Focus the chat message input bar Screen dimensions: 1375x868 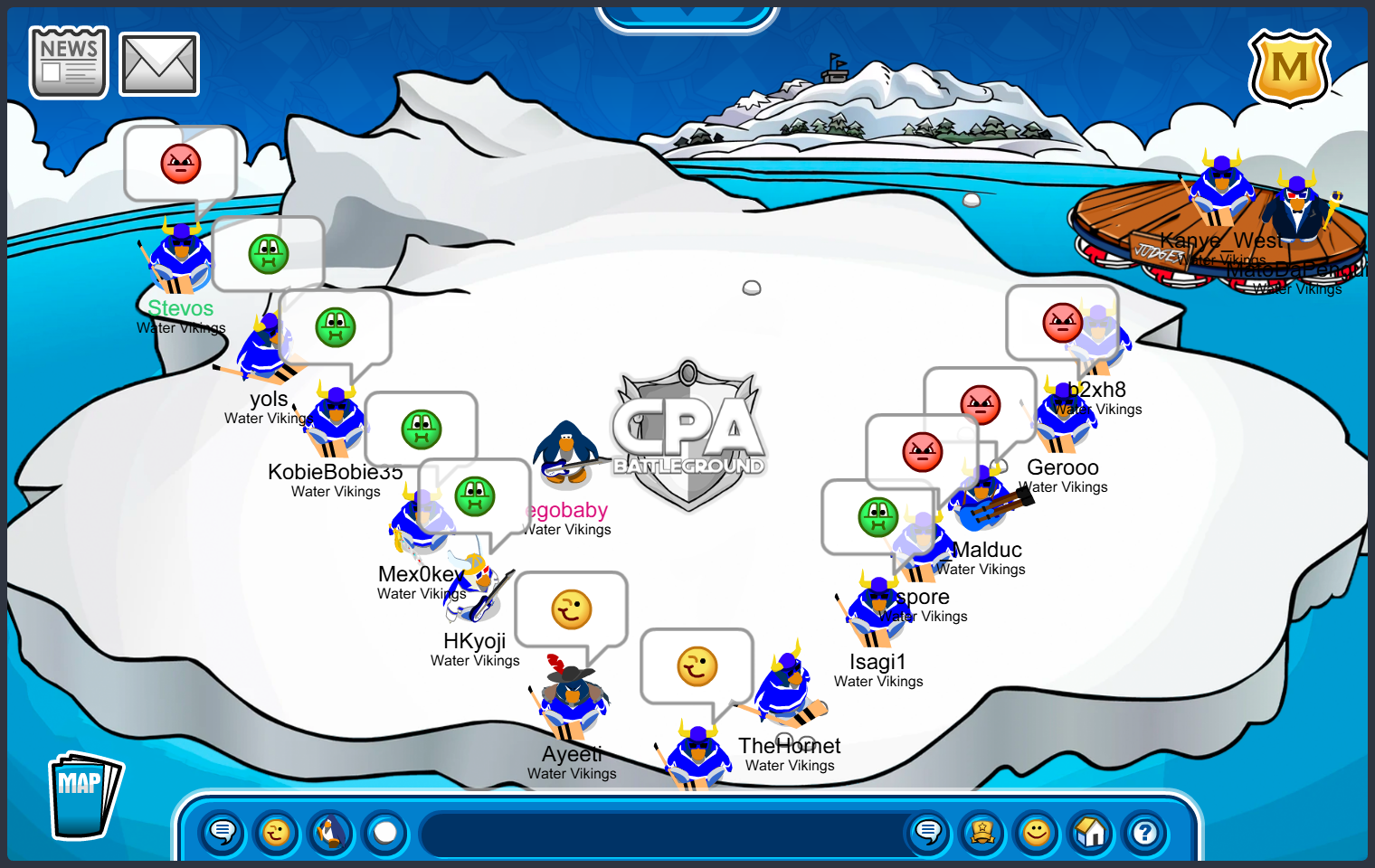[x=660, y=833]
